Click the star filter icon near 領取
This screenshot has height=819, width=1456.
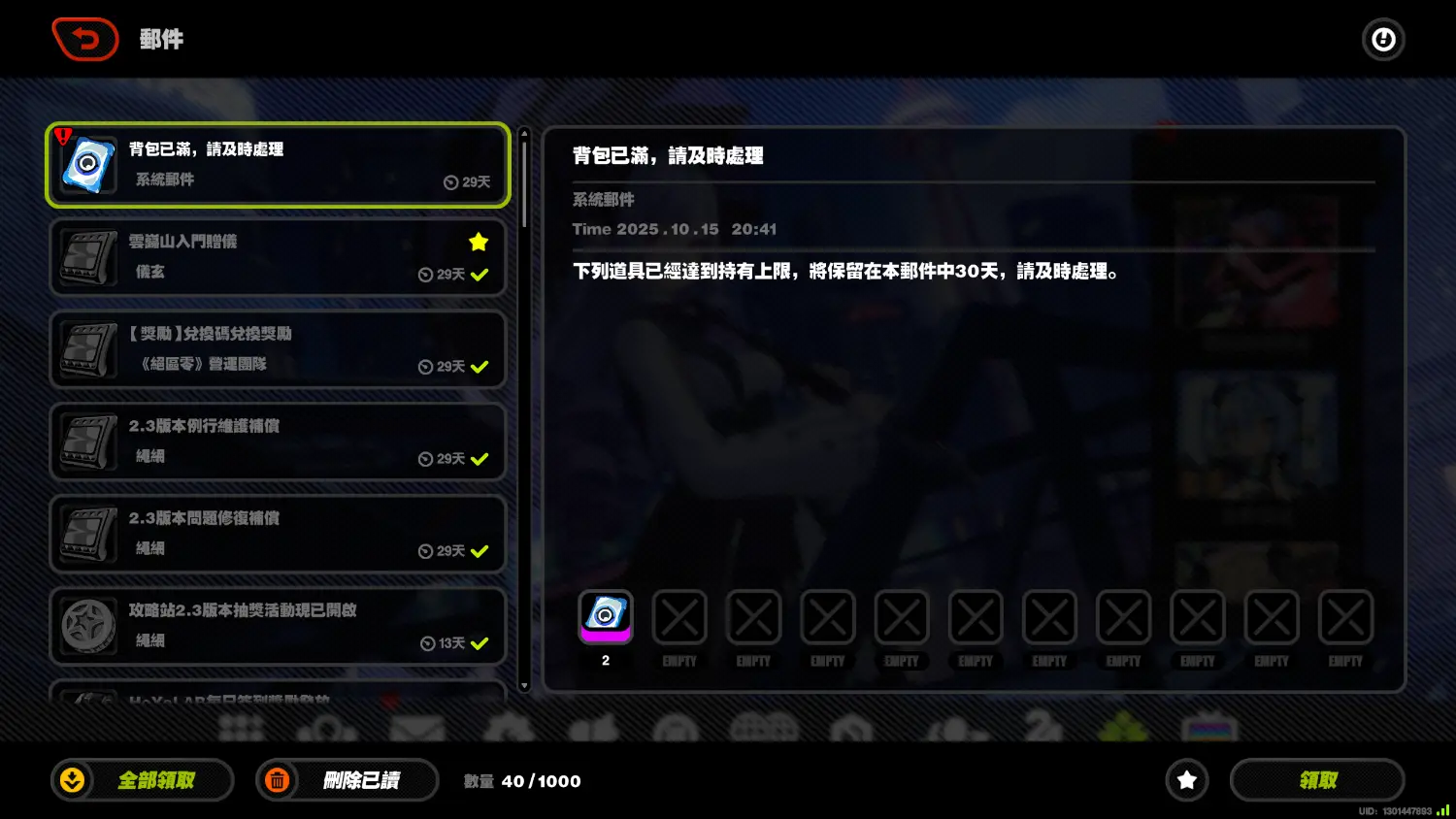click(x=1186, y=779)
